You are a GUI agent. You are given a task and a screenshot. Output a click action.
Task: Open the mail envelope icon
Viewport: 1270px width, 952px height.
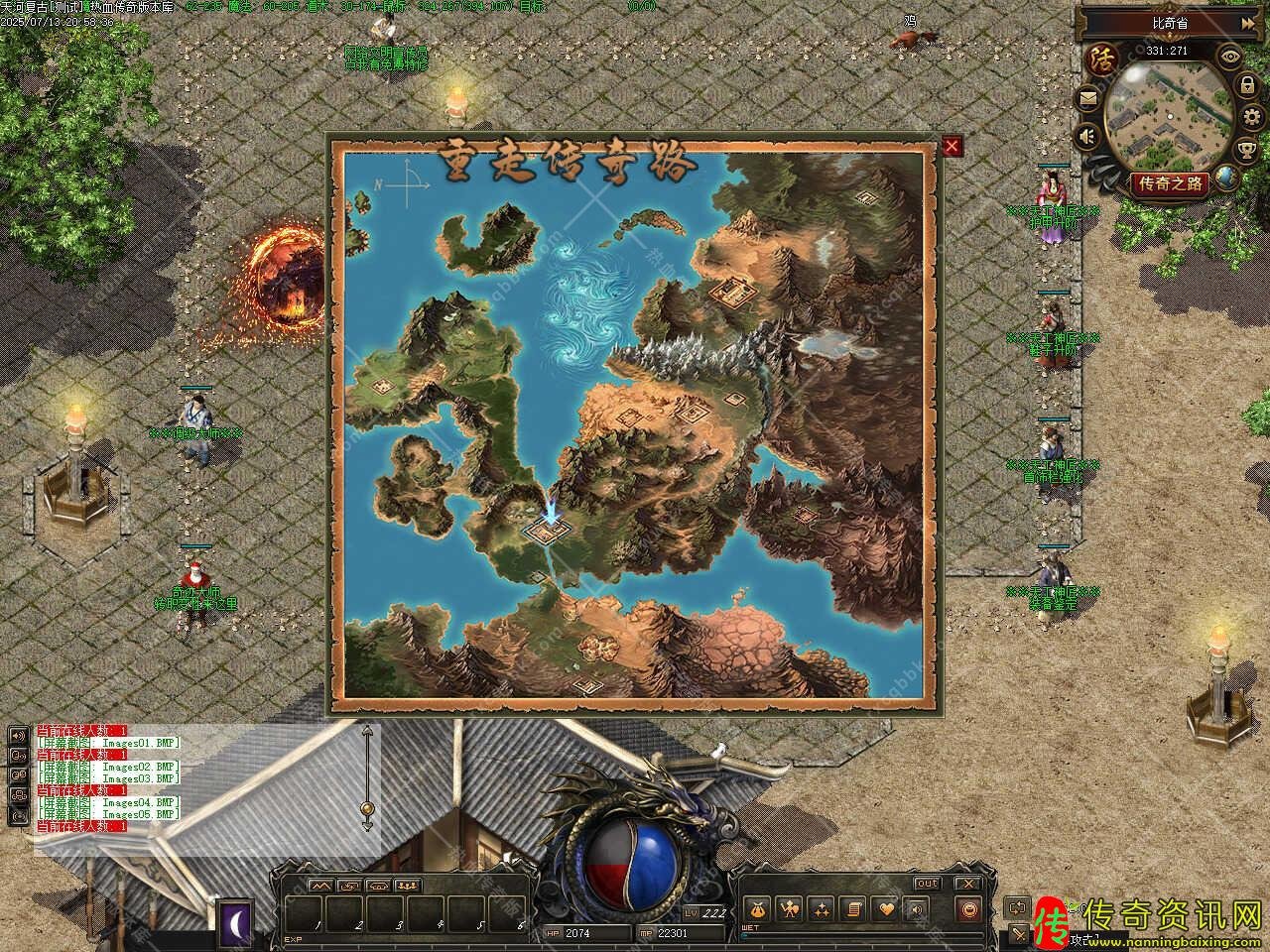(x=1088, y=98)
